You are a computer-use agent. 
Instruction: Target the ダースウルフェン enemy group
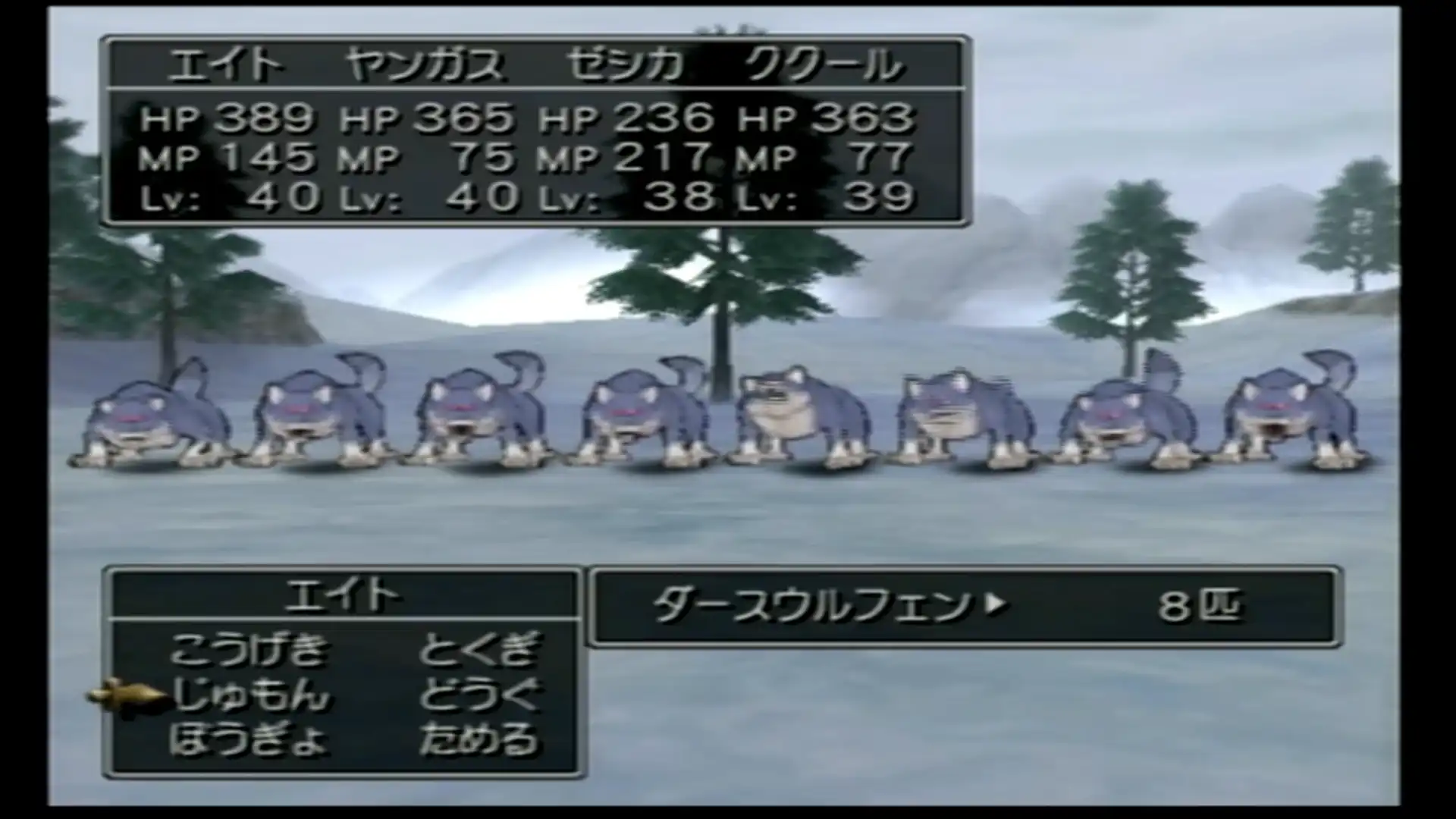coord(811,607)
